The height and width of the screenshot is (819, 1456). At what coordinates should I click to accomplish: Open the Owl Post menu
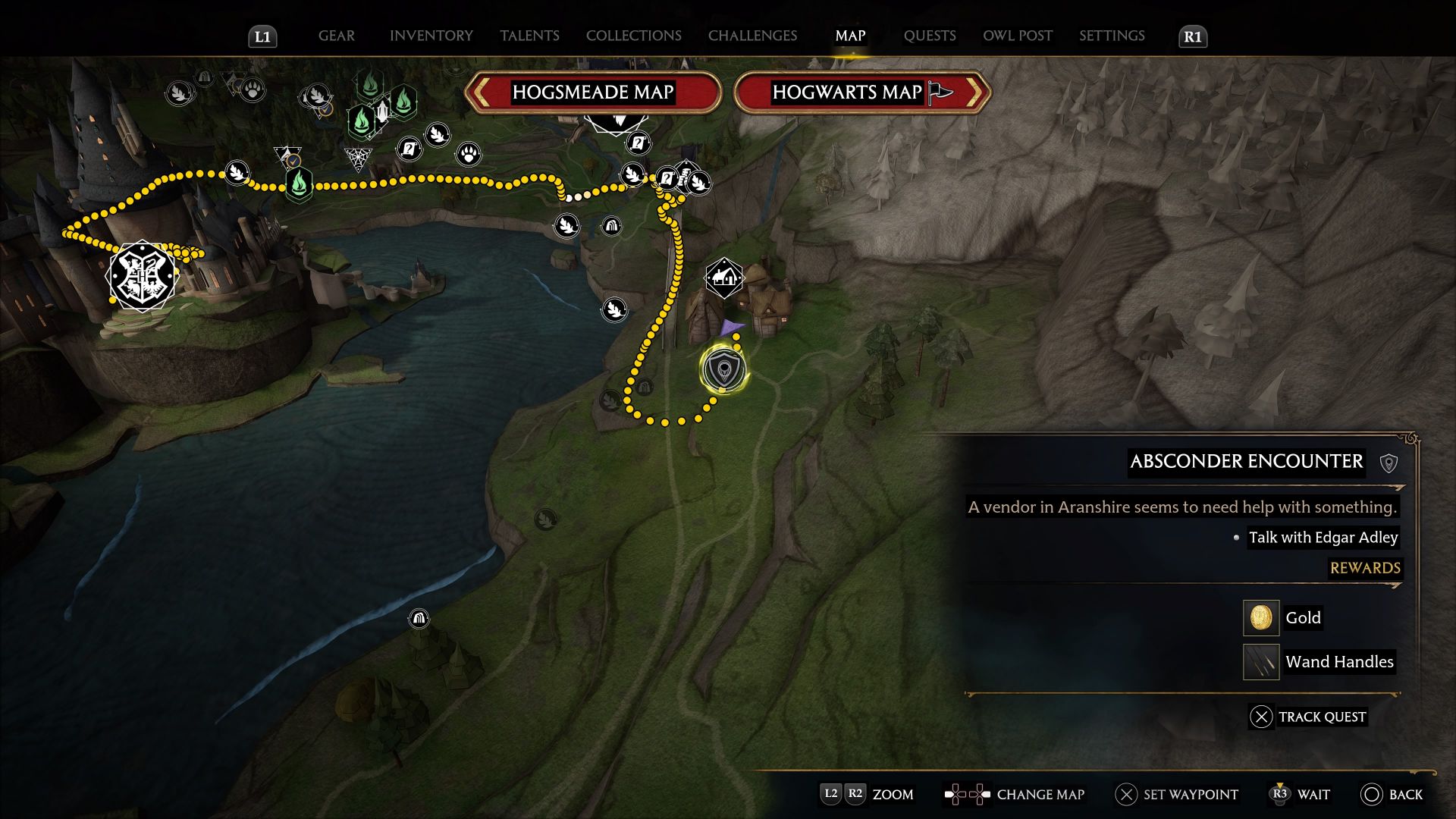click(1018, 36)
